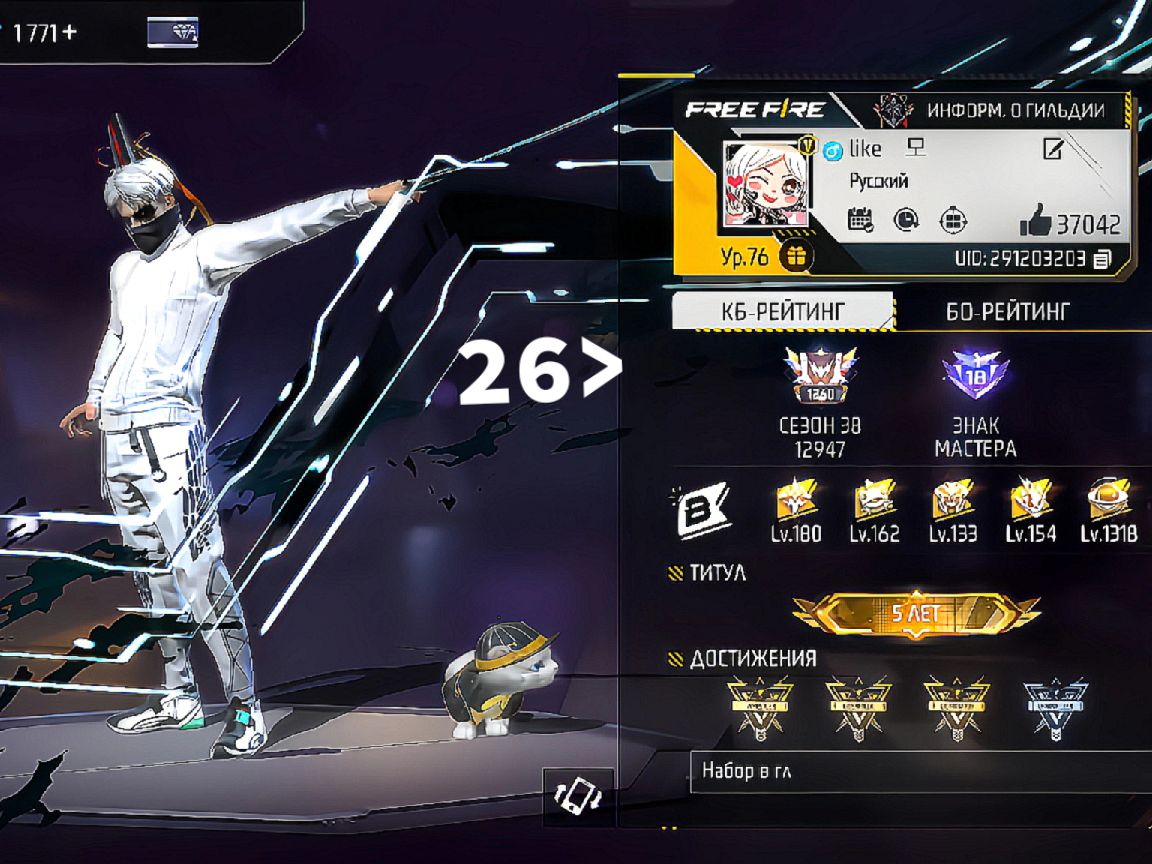Click the edit profile pencil icon
The image size is (1152, 864).
tap(1053, 150)
